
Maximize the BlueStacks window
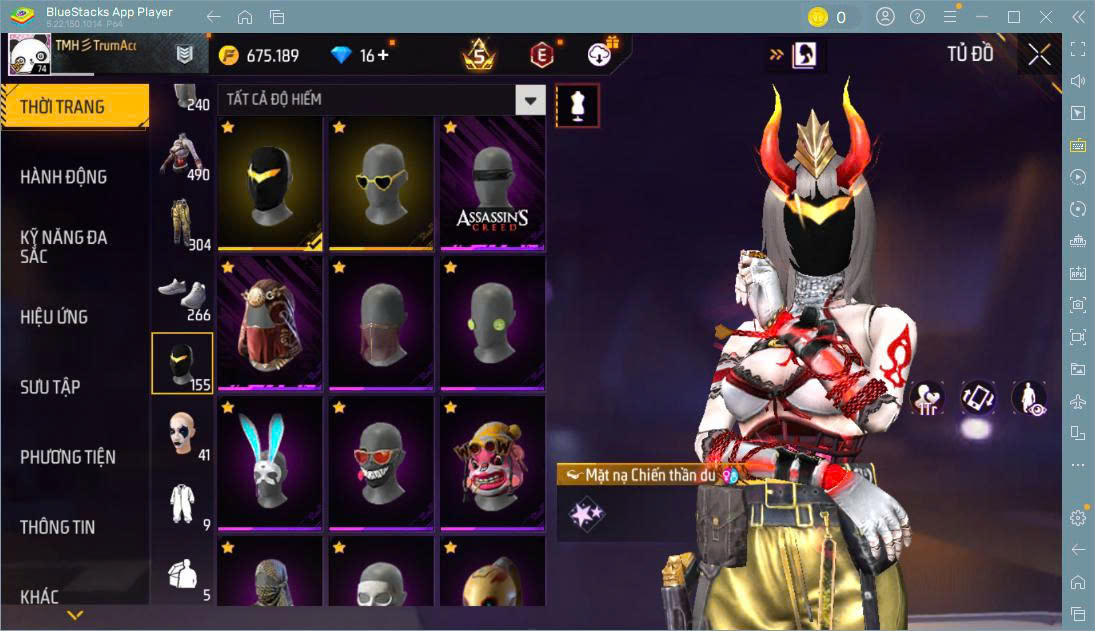click(x=1014, y=17)
